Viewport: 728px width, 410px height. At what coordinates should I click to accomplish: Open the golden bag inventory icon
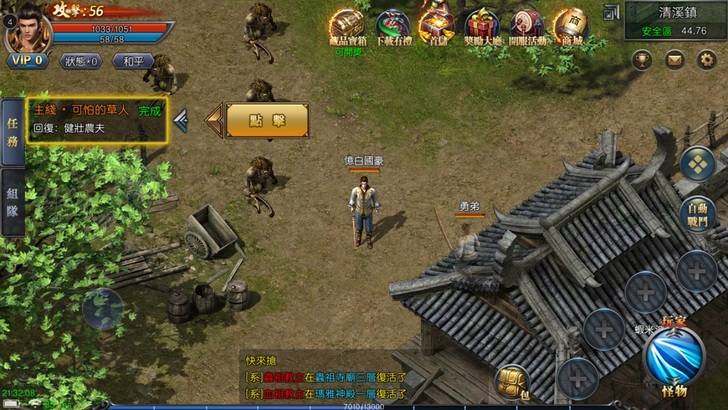pyautogui.click(x=511, y=381)
